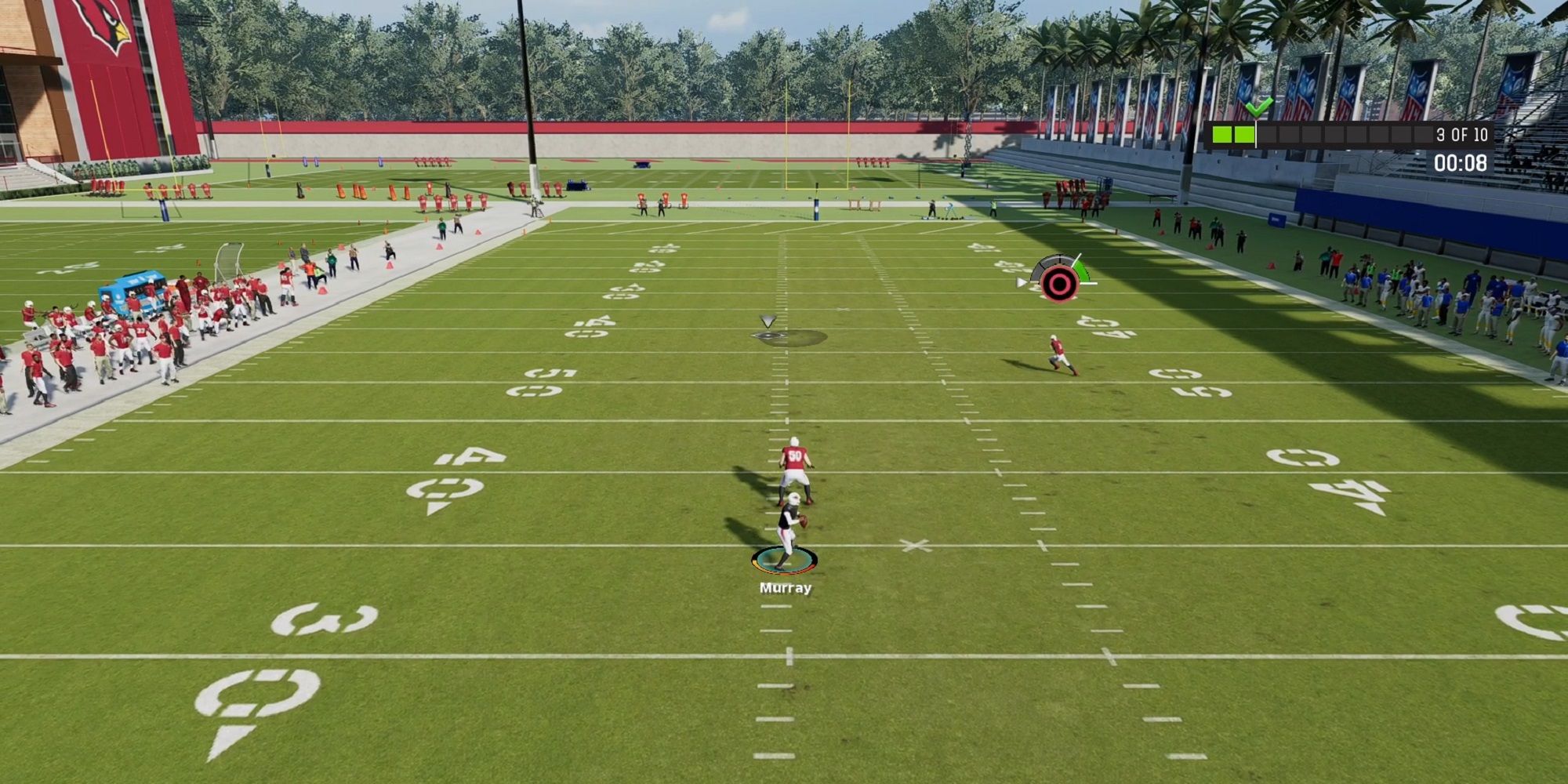Click the dark inner bullseye of the target
1568x784 pixels.
pos(1060,284)
